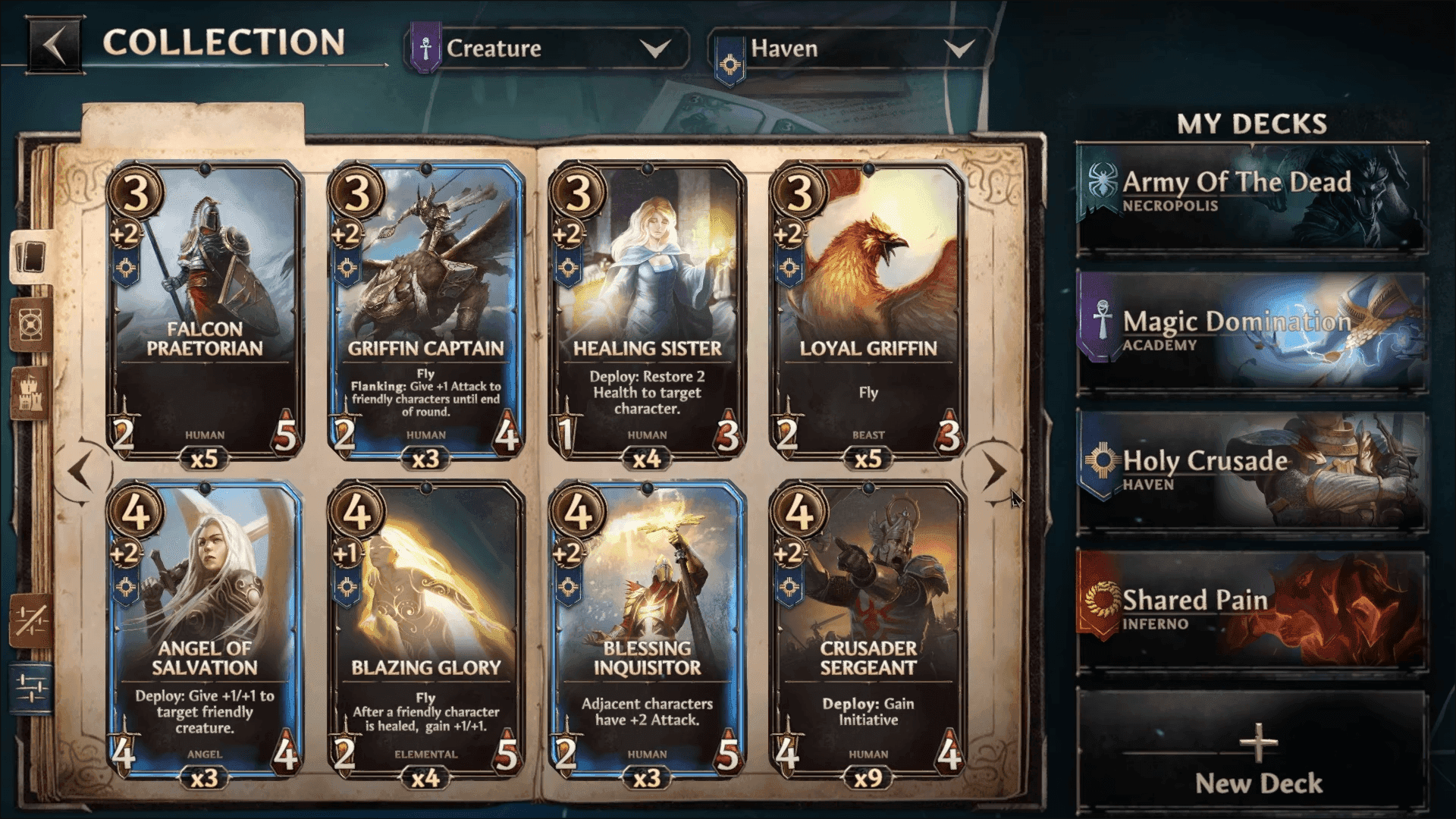Select the Griffin Captain card
The height and width of the screenshot is (819, 1456).
[x=425, y=311]
